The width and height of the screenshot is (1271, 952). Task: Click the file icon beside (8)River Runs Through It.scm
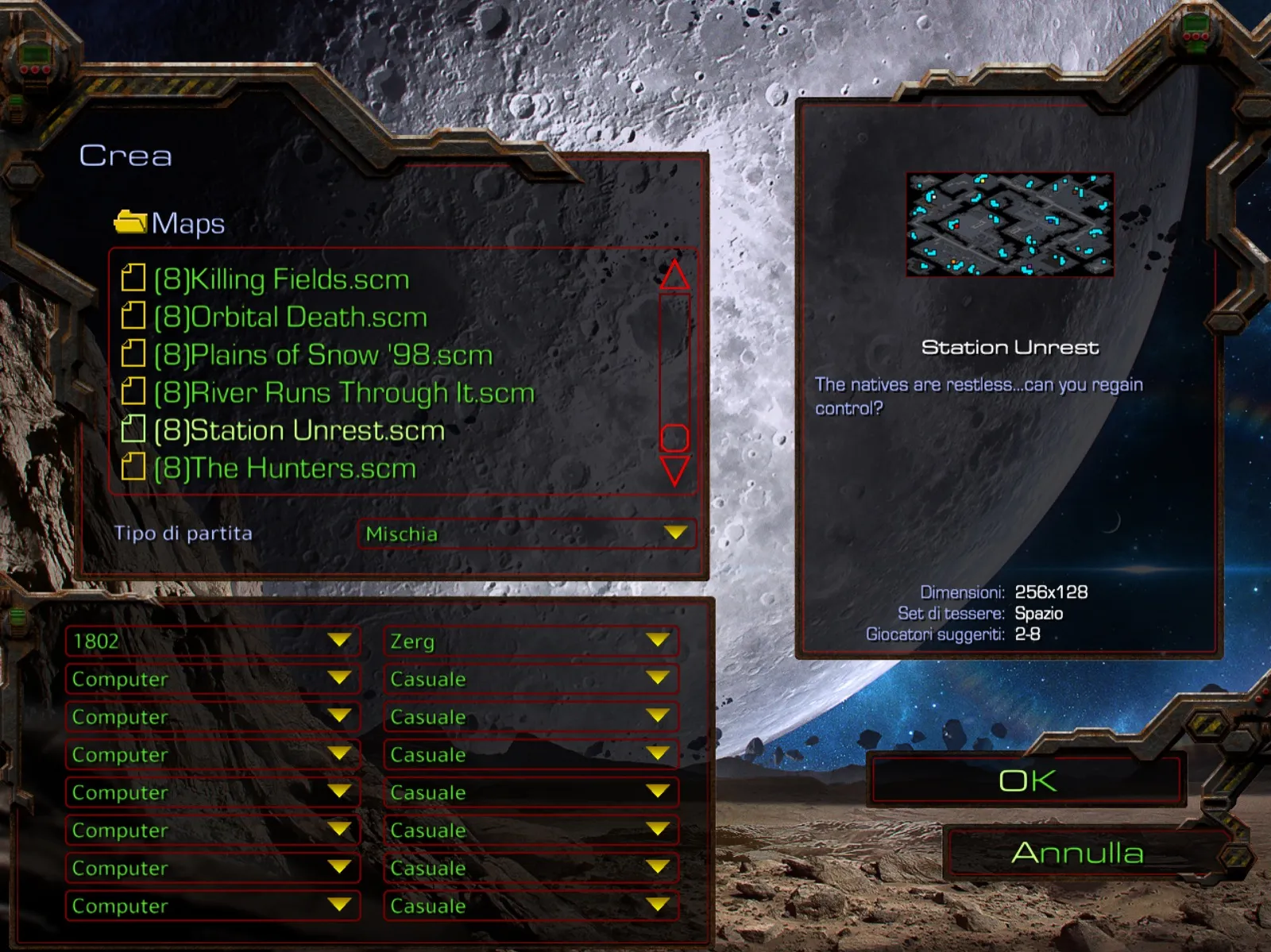pyautogui.click(x=133, y=392)
